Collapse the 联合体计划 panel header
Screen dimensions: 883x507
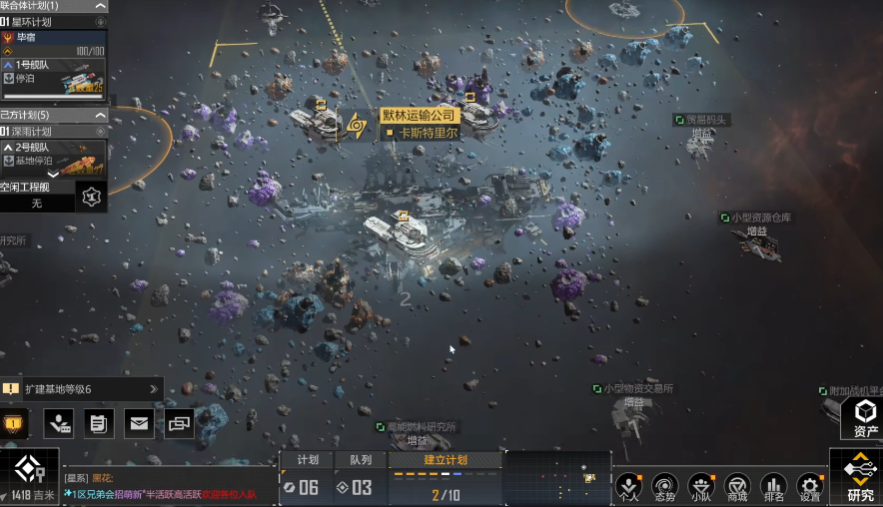[x=100, y=6]
